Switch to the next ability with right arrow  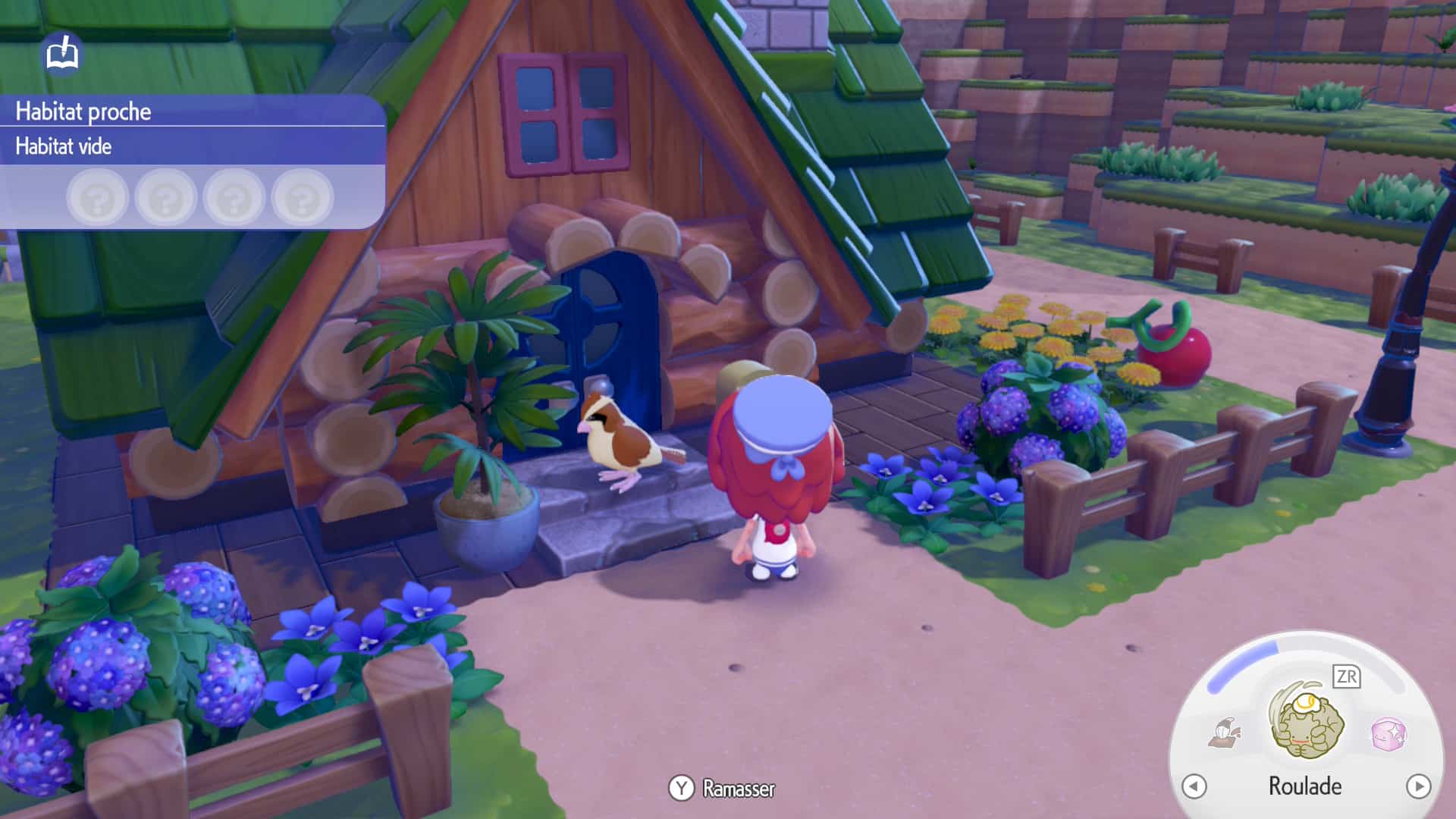coord(1418,786)
